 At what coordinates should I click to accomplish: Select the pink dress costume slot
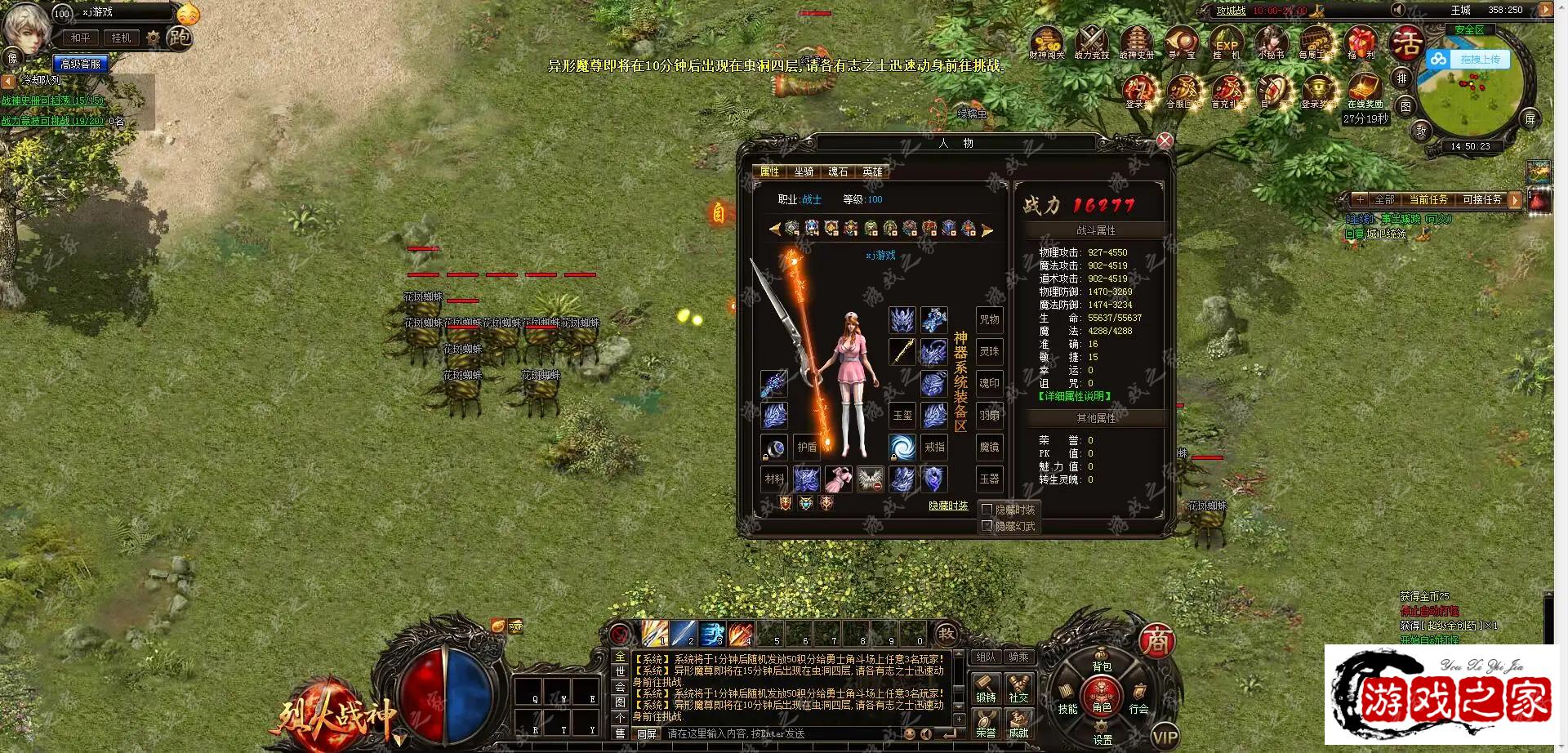point(839,479)
